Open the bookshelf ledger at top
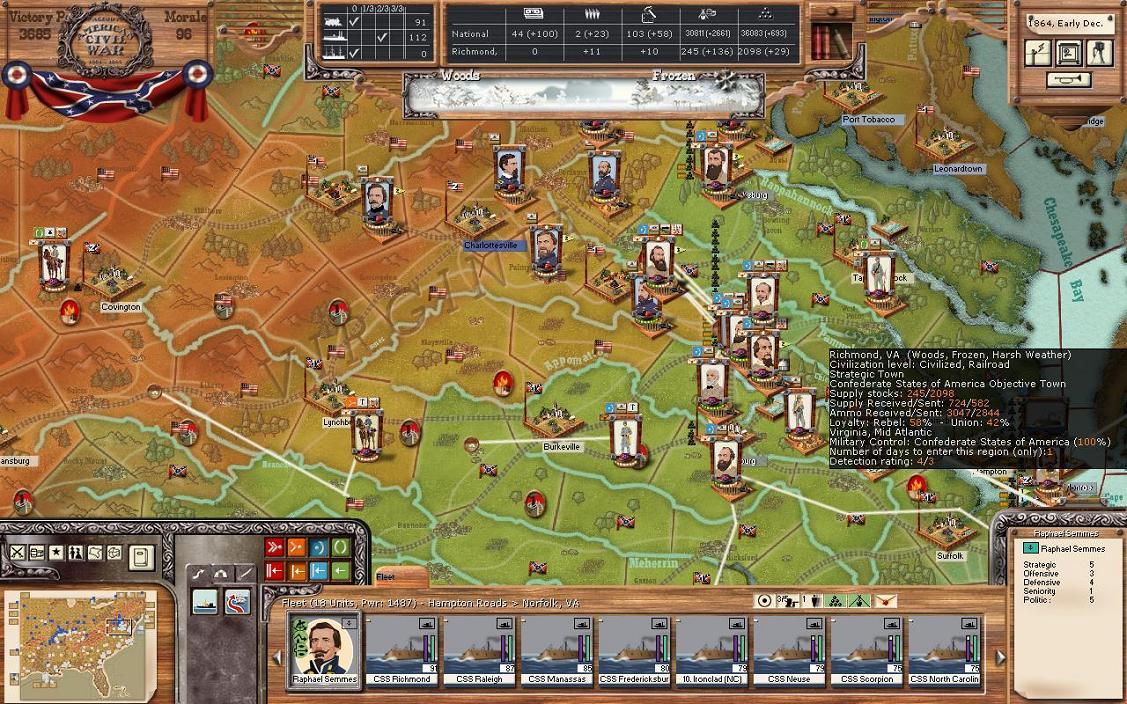Screen dimensions: 1127x704 click(831, 43)
